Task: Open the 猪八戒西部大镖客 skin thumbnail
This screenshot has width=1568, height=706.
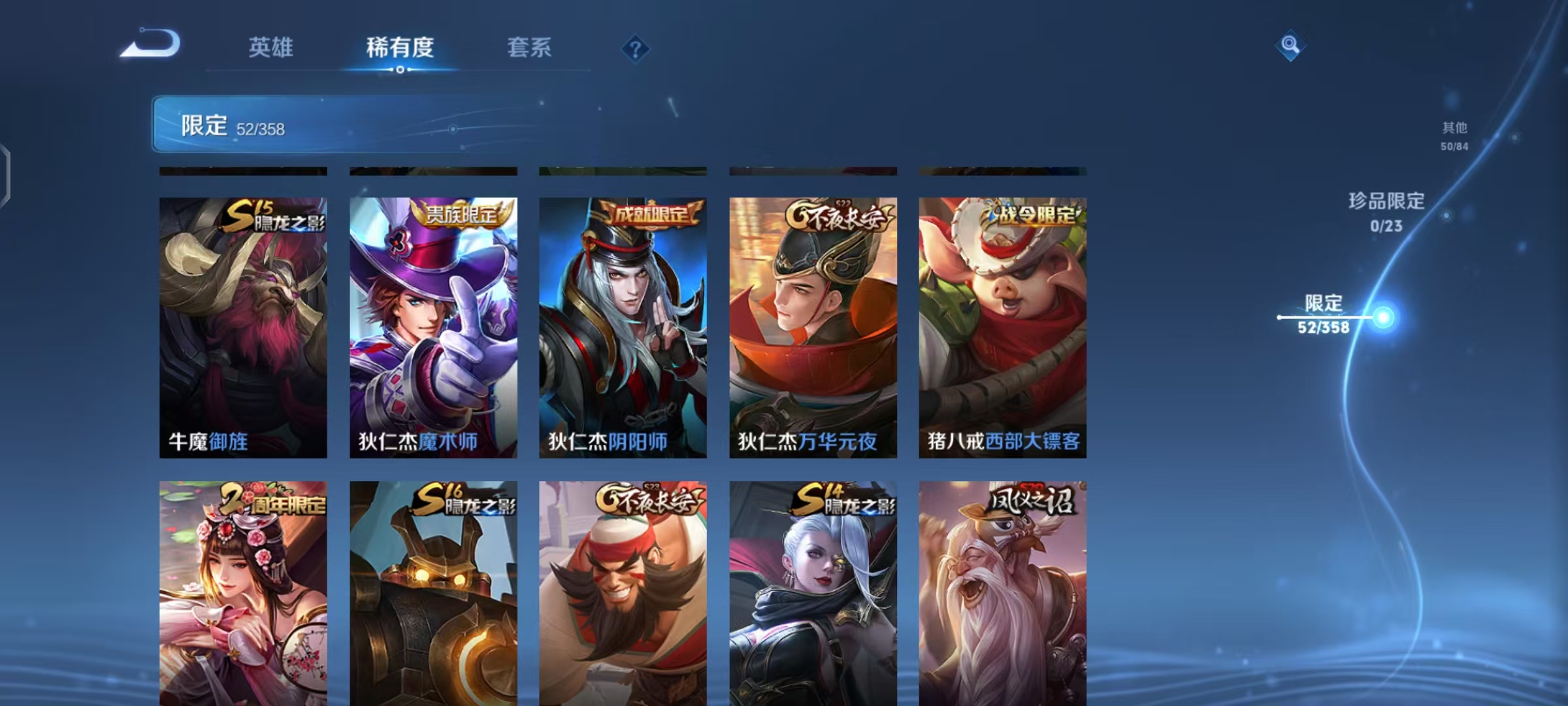Action: pos(1002,327)
